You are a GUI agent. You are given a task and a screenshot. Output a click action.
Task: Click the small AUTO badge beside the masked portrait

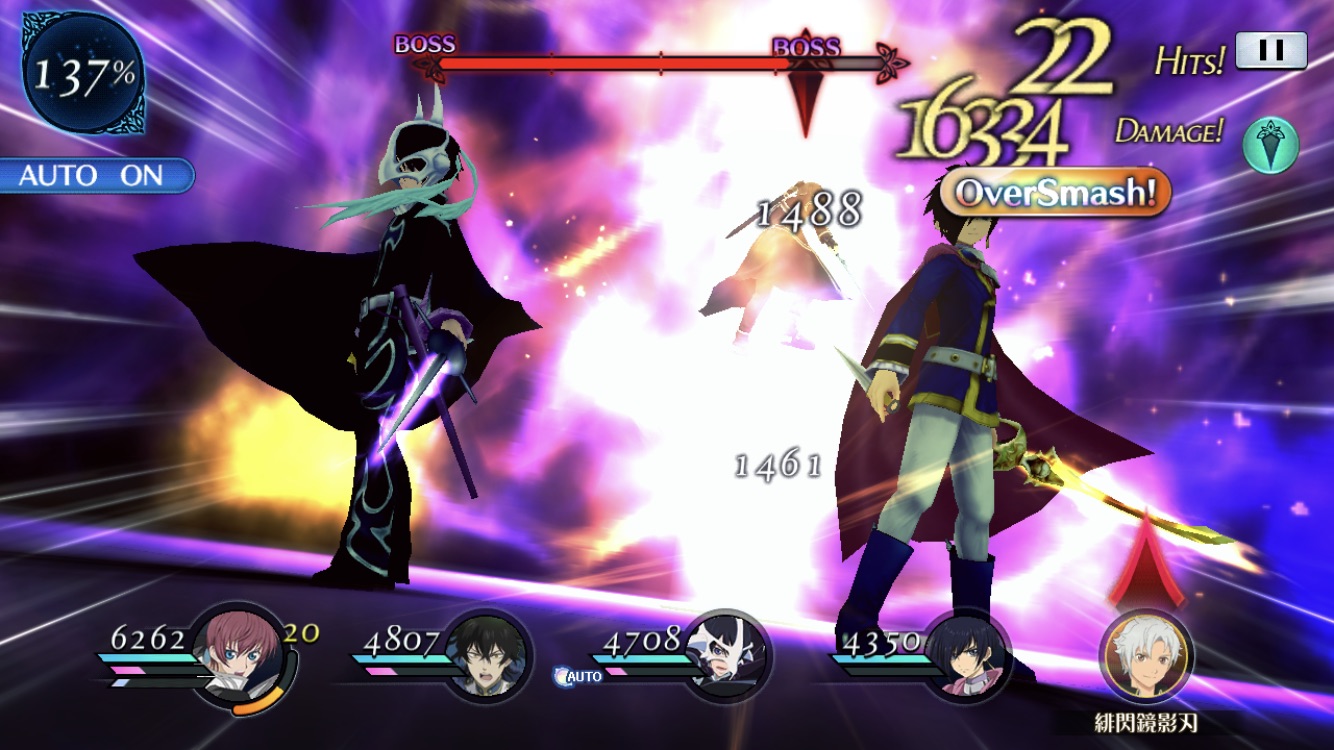click(x=580, y=677)
